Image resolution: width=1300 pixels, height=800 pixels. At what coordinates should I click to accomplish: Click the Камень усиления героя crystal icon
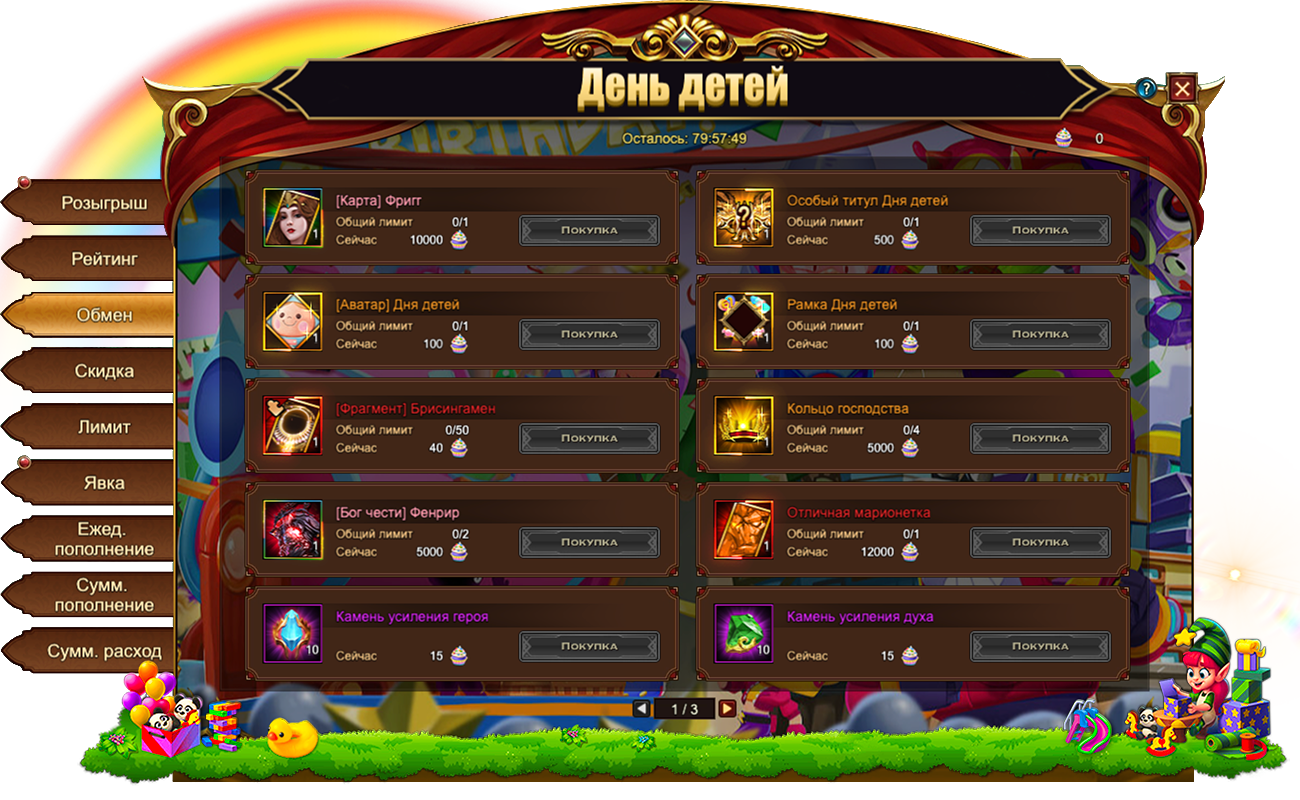tap(293, 633)
